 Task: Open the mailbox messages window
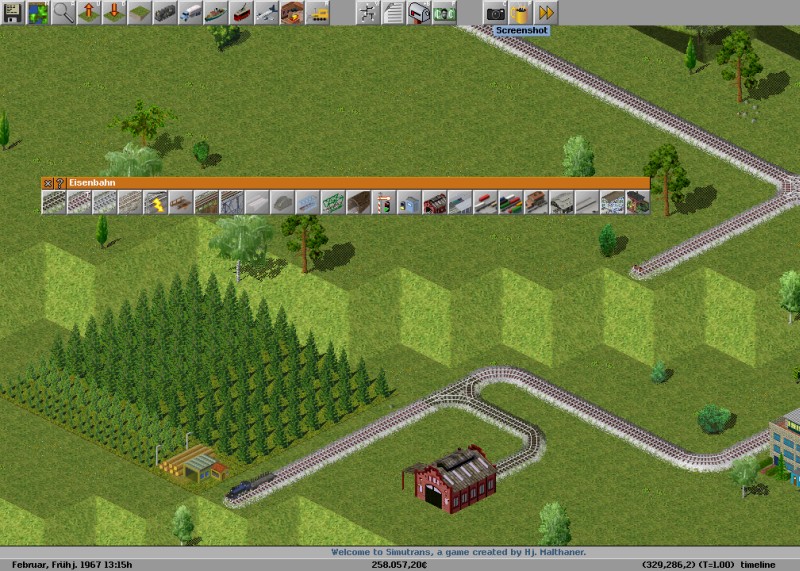point(418,12)
